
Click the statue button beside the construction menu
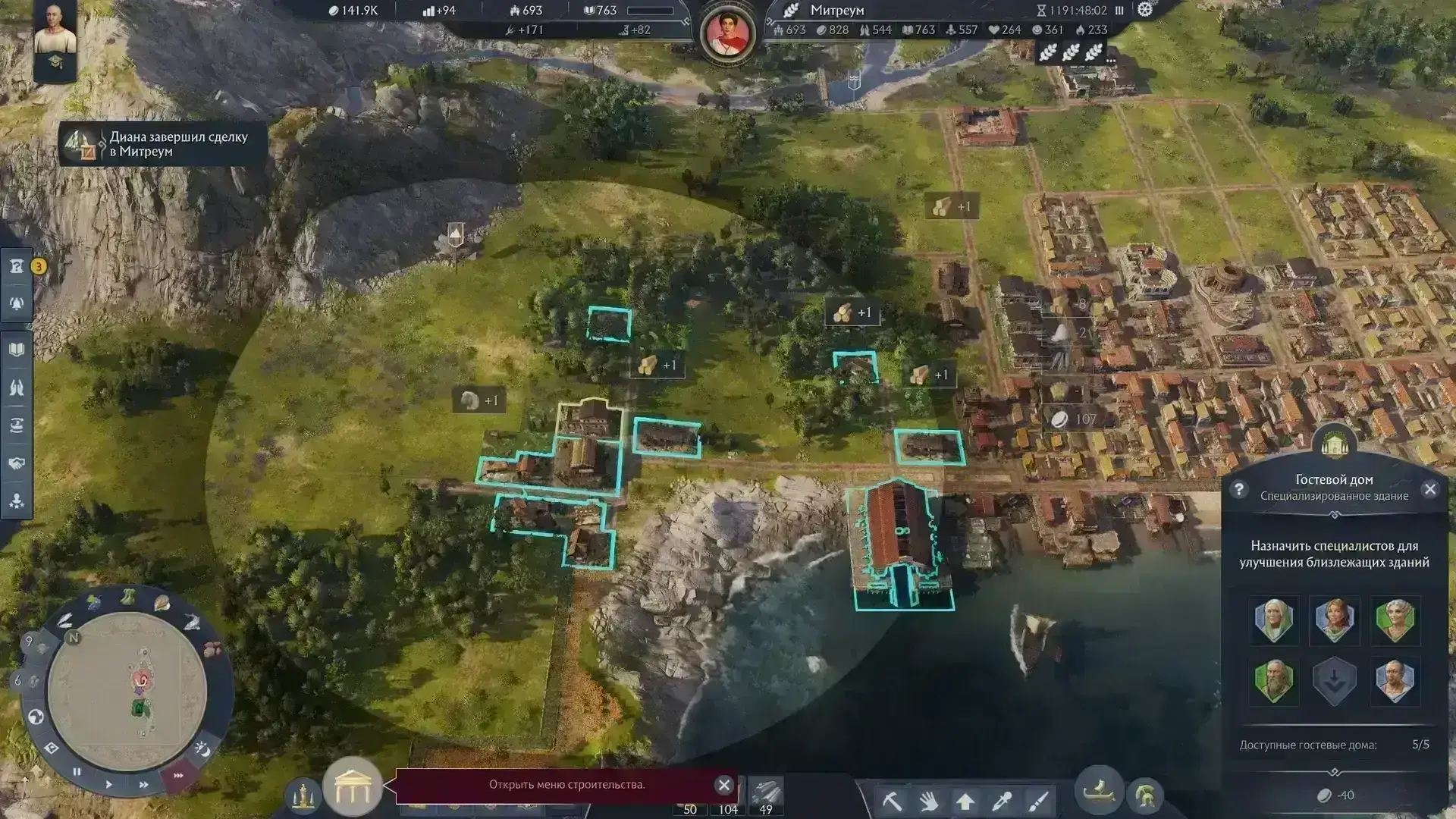303,794
